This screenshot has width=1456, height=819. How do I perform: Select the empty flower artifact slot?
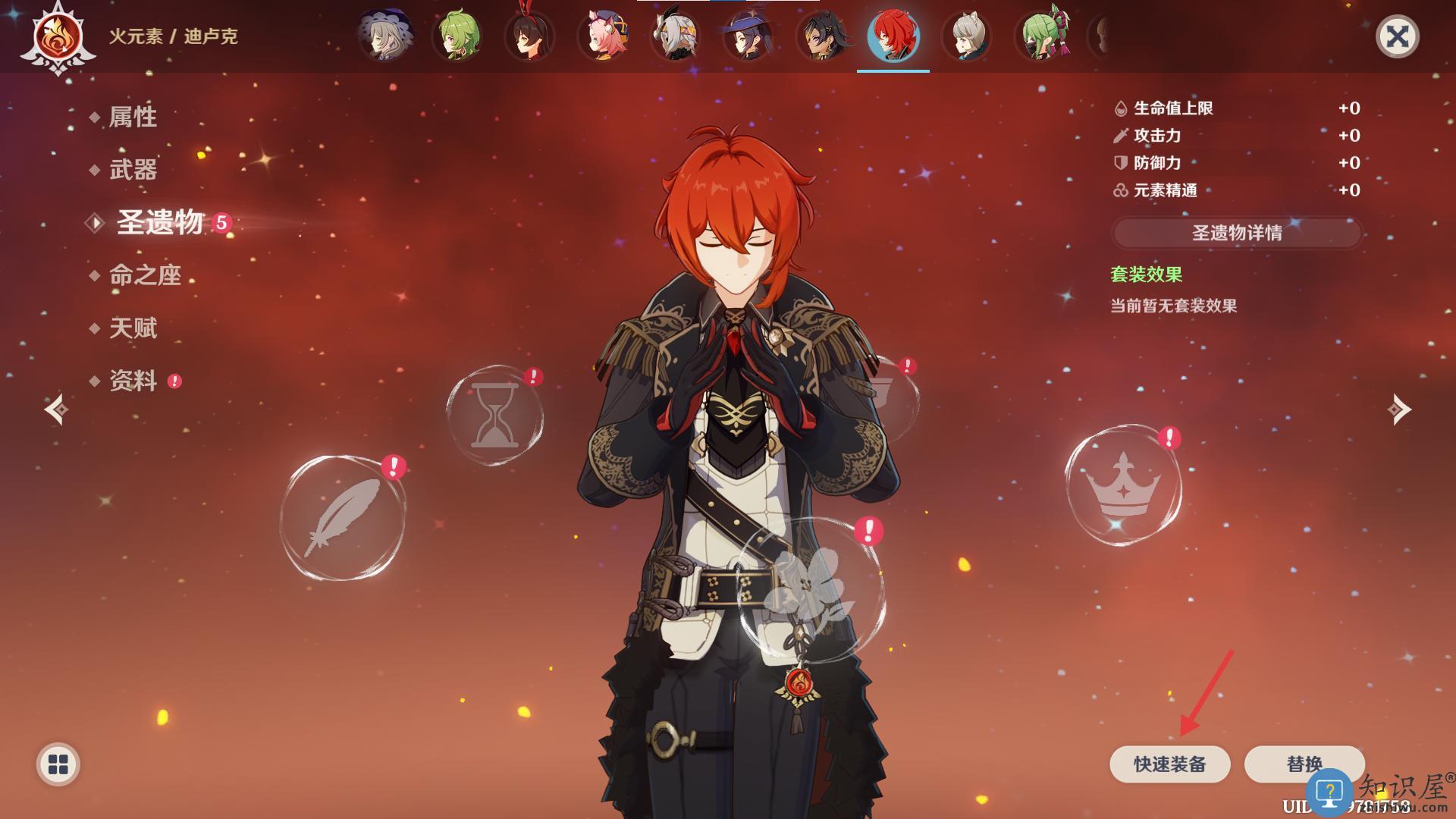(x=808, y=591)
